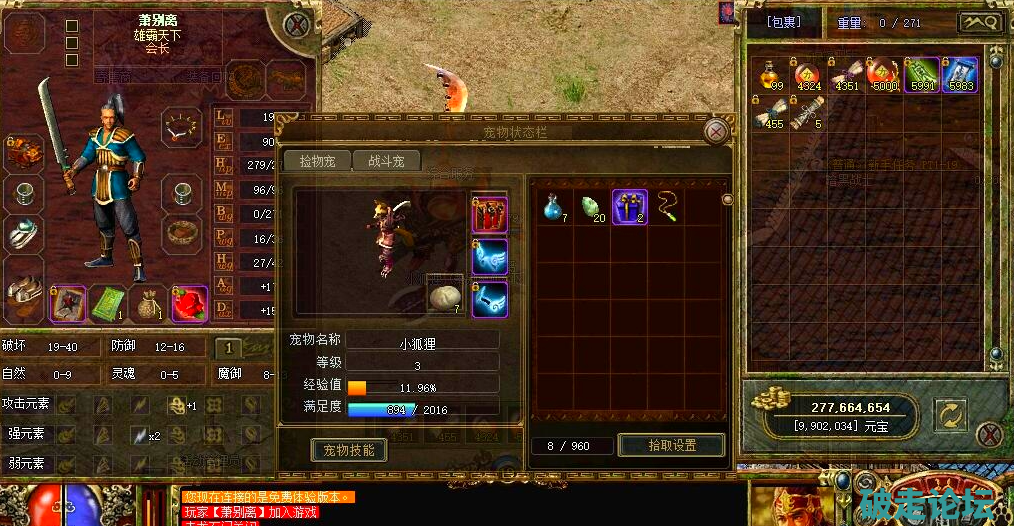This screenshot has width=1014, height=526.
Task: Open the 宠物技能 pet skills button
Action: click(x=348, y=450)
